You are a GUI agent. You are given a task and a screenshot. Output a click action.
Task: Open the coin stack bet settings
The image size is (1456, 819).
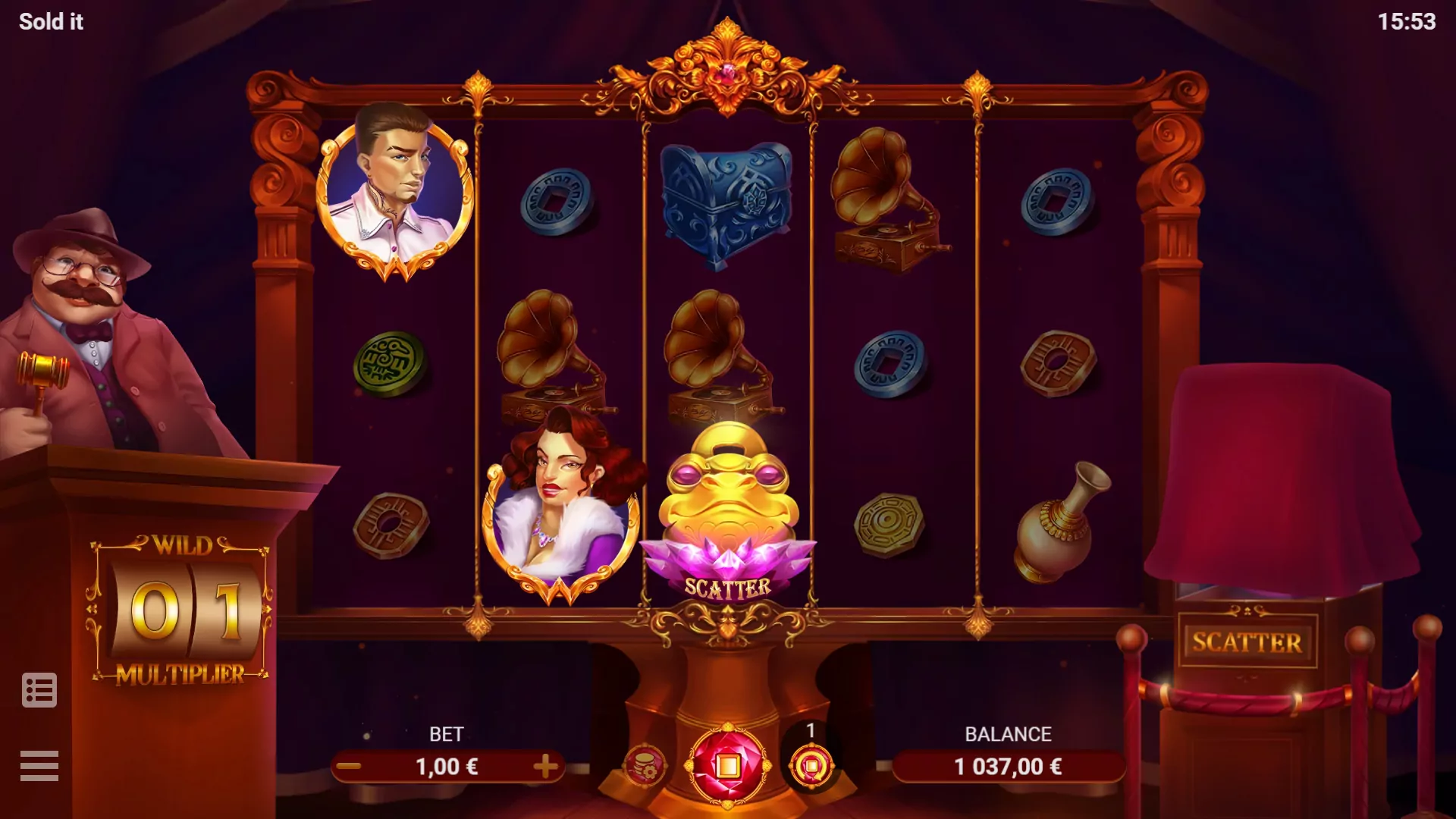pyautogui.click(x=644, y=766)
